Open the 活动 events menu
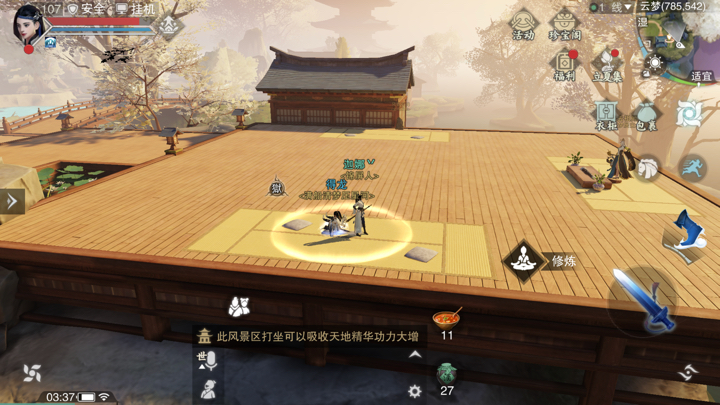 pyautogui.click(x=523, y=23)
